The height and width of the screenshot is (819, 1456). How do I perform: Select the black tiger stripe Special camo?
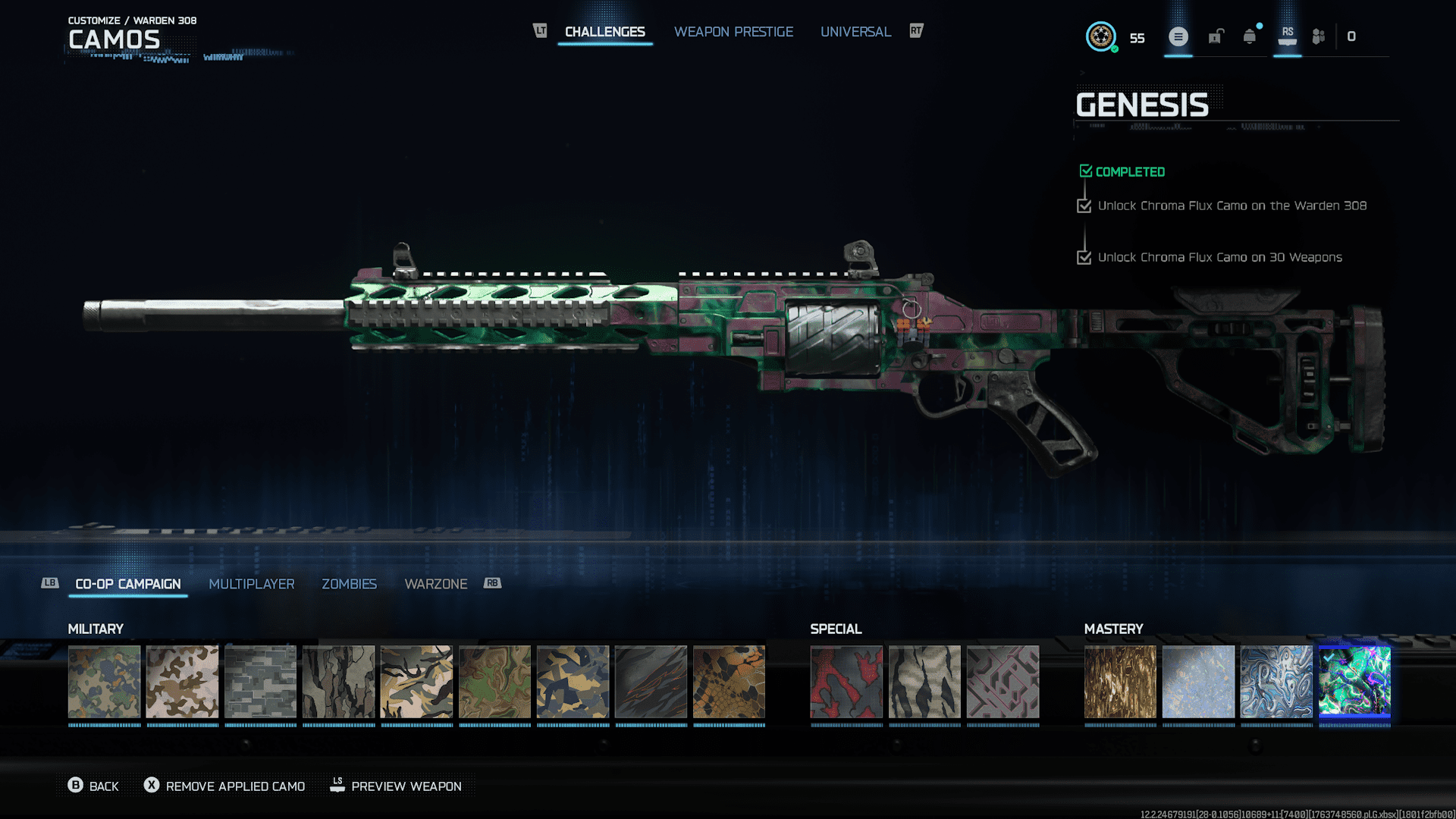coord(924,682)
